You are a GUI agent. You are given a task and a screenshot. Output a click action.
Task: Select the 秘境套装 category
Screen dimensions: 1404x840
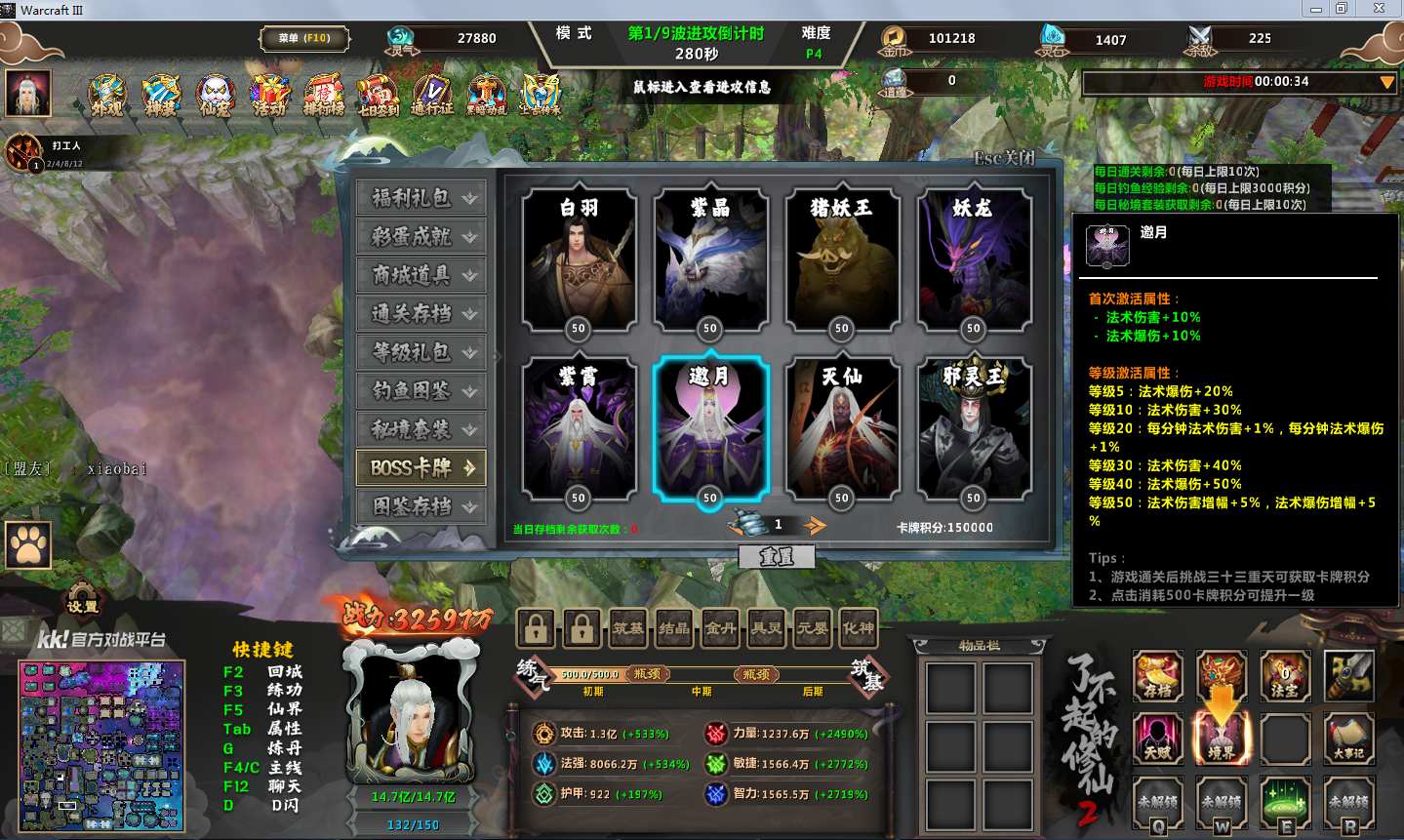(421, 429)
